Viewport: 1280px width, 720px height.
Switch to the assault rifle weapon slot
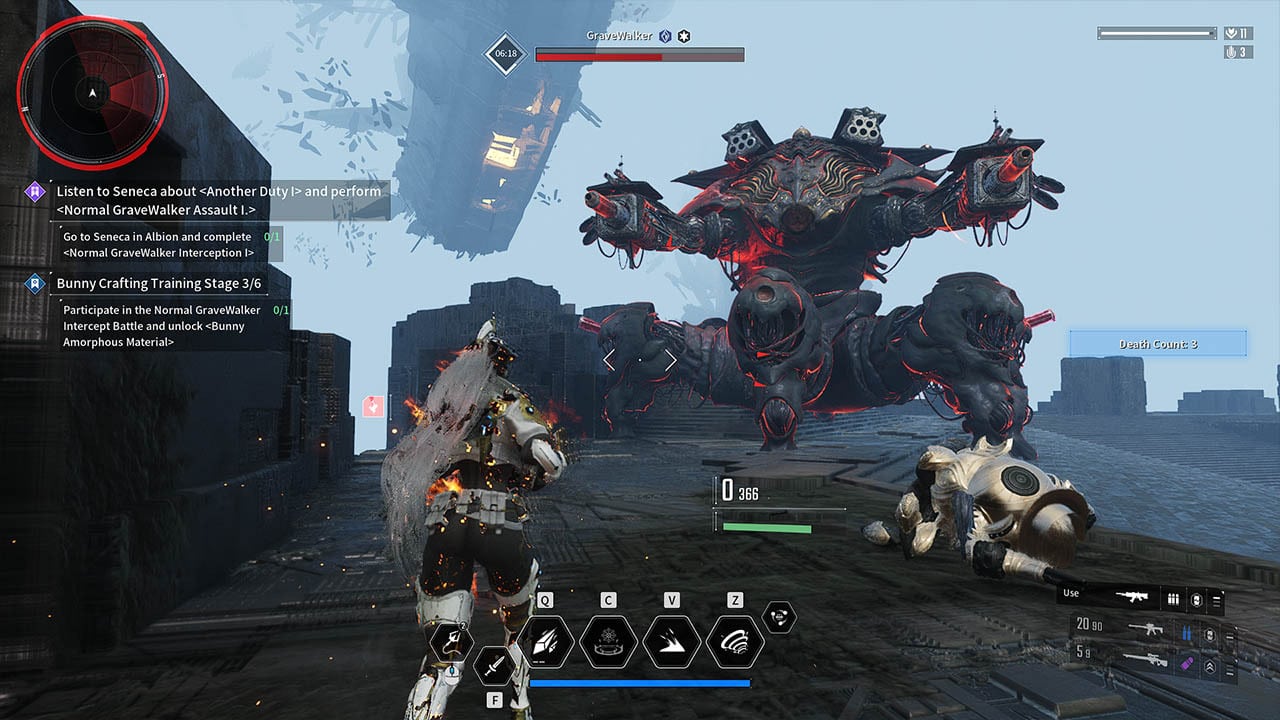coord(1144,630)
